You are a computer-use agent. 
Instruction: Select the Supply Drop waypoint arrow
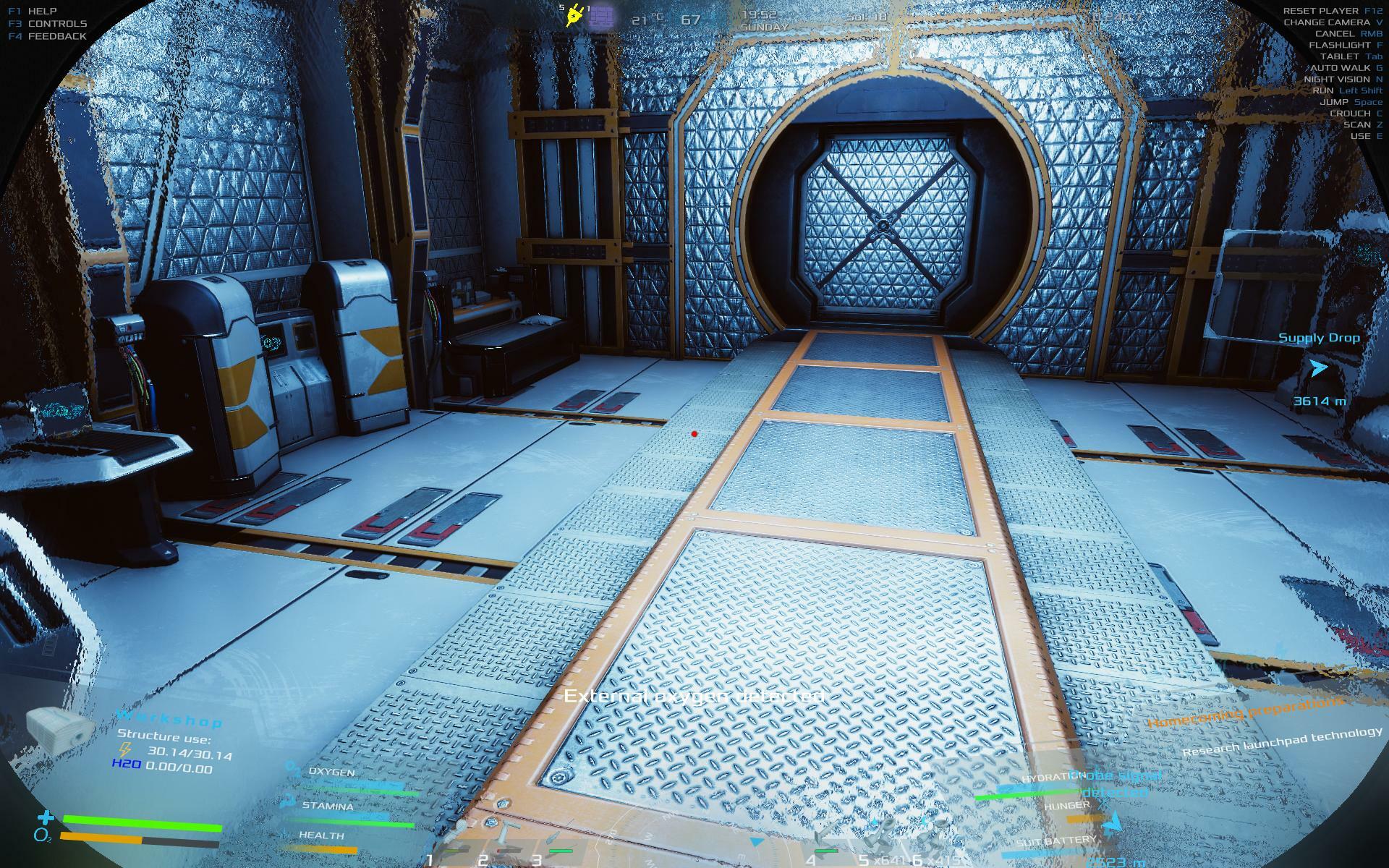point(1318,369)
